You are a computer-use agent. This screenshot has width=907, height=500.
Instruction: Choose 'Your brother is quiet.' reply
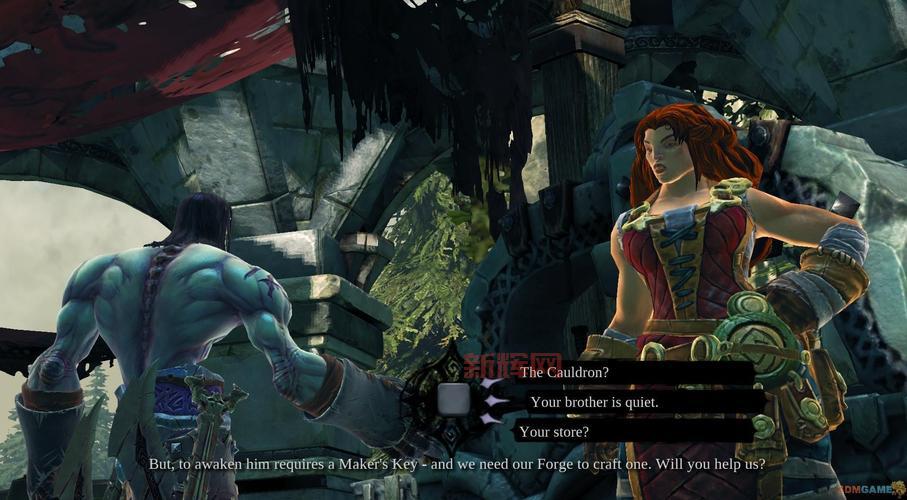pos(594,402)
